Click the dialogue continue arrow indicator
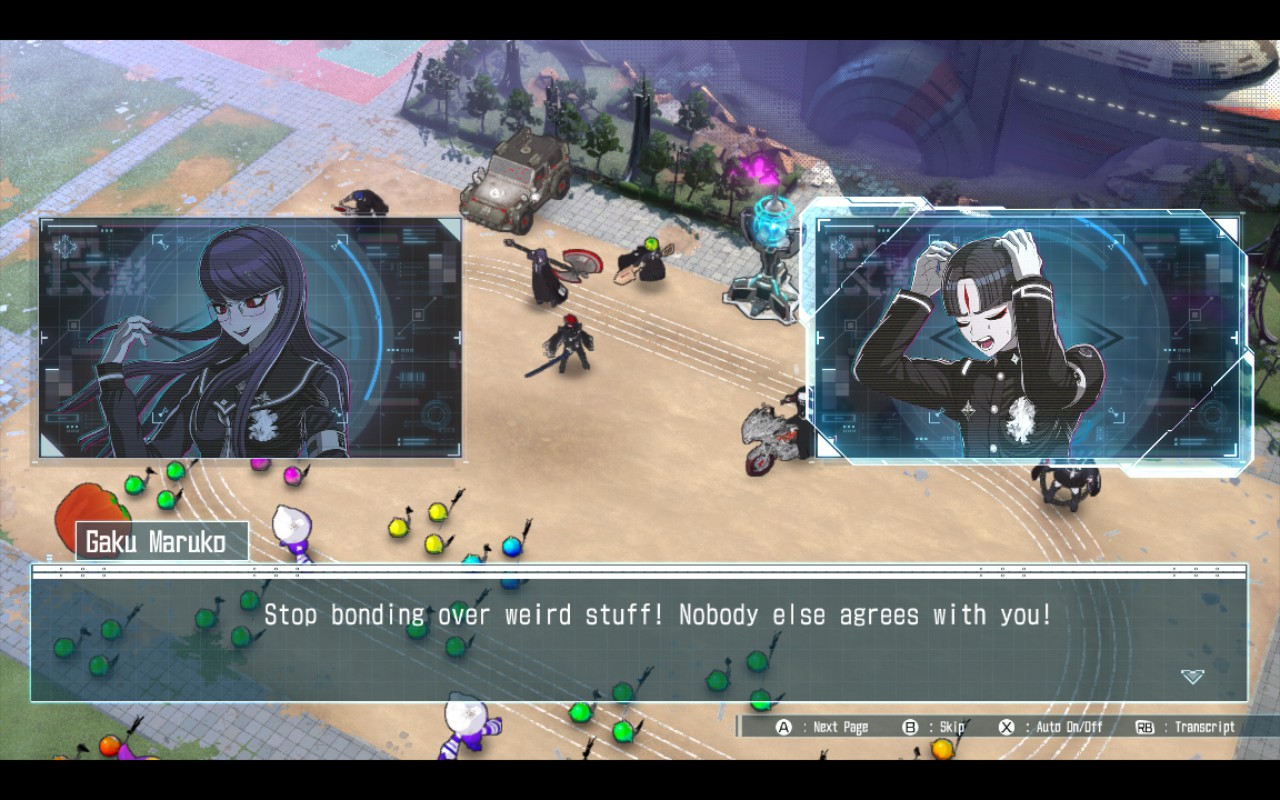The image size is (1280, 800). pyautogui.click(x=1192, y=677)
